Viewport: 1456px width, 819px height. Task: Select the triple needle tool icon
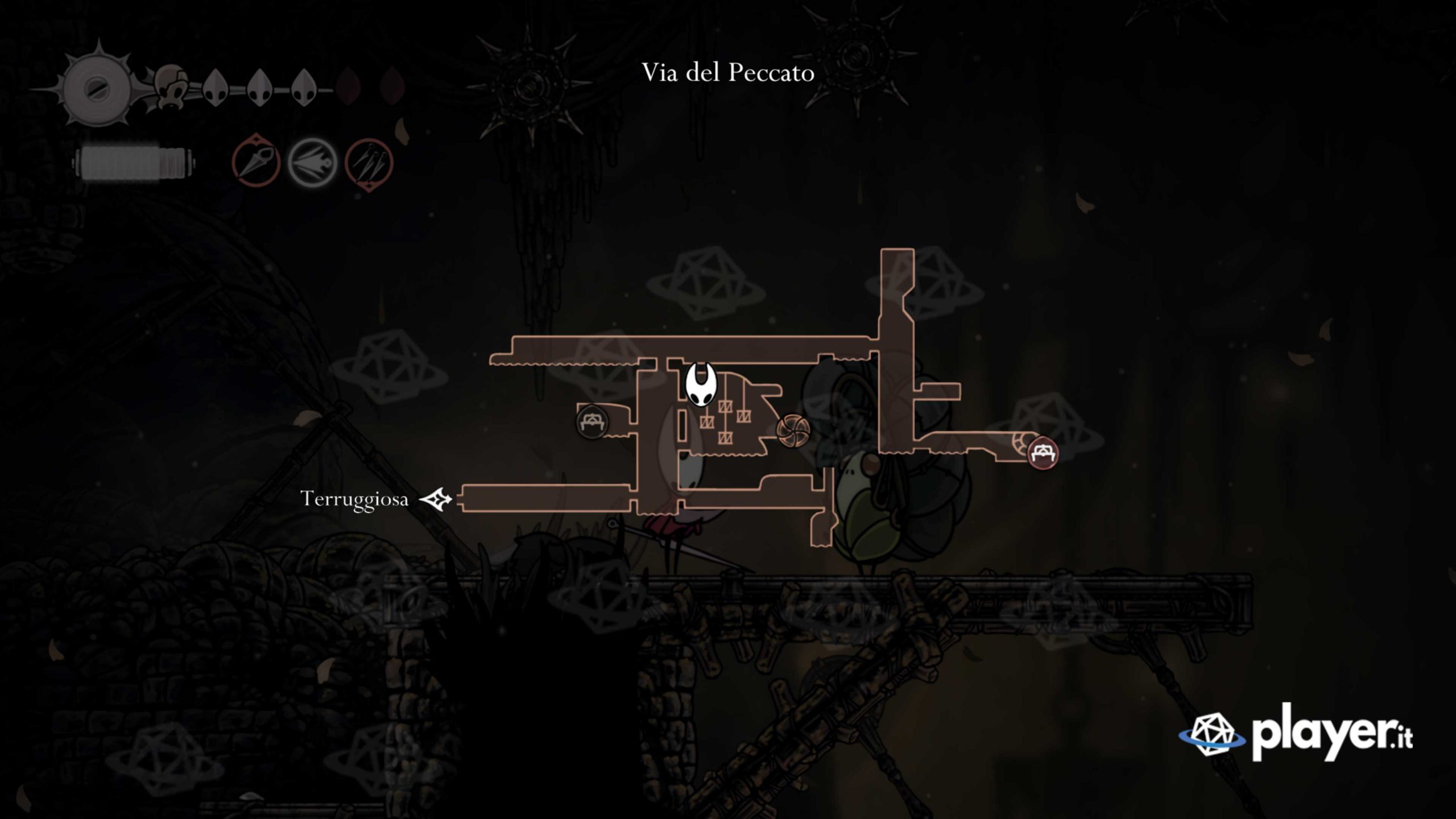[369, 163]
